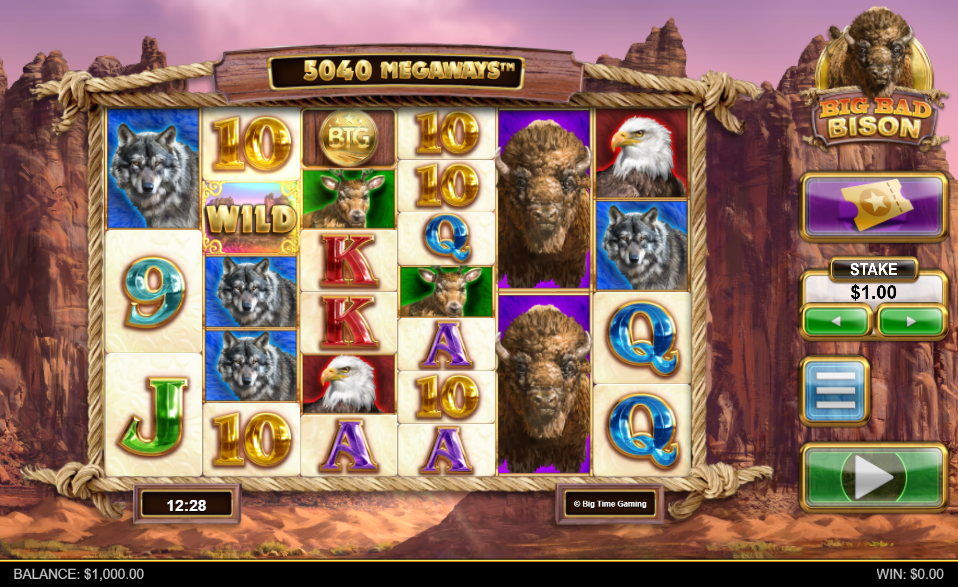Open the purple golden ticket feature button
This screenshot has height=587, width=958.
[873, 207]
